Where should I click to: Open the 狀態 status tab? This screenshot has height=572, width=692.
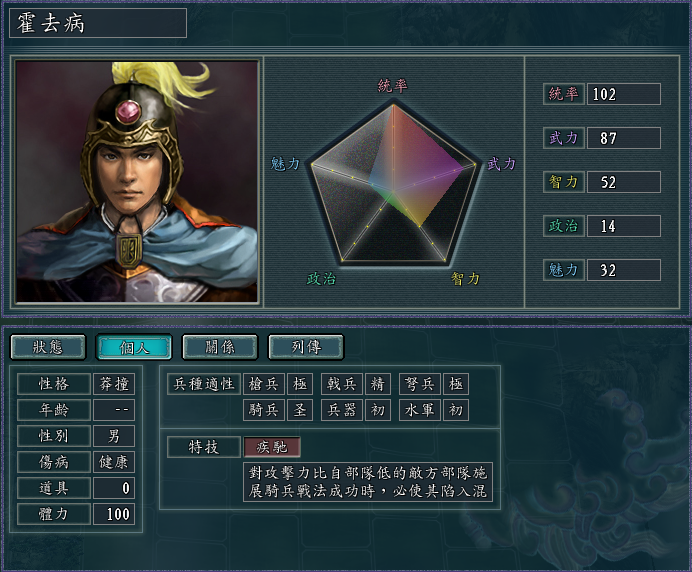pos(48,347)
